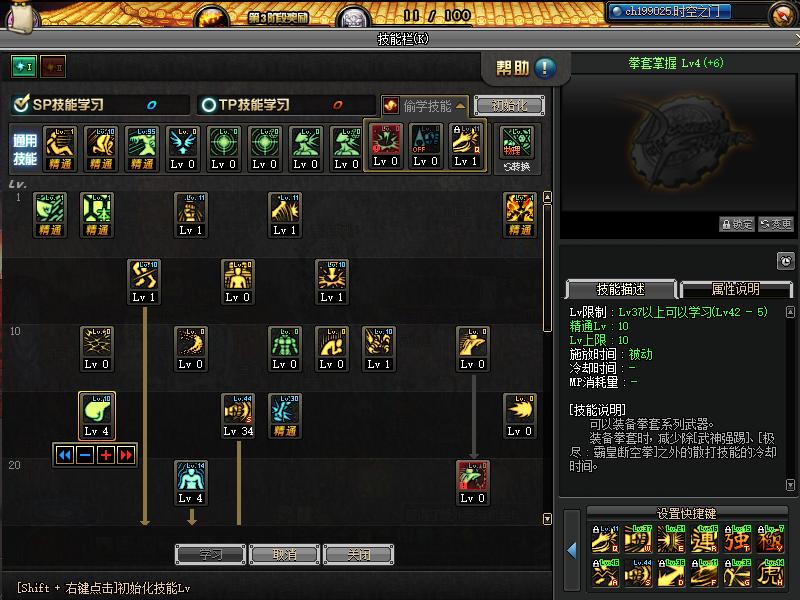Open the 属性说明 tab
This screenshot has width=800, height=600.
coord(735,289)
